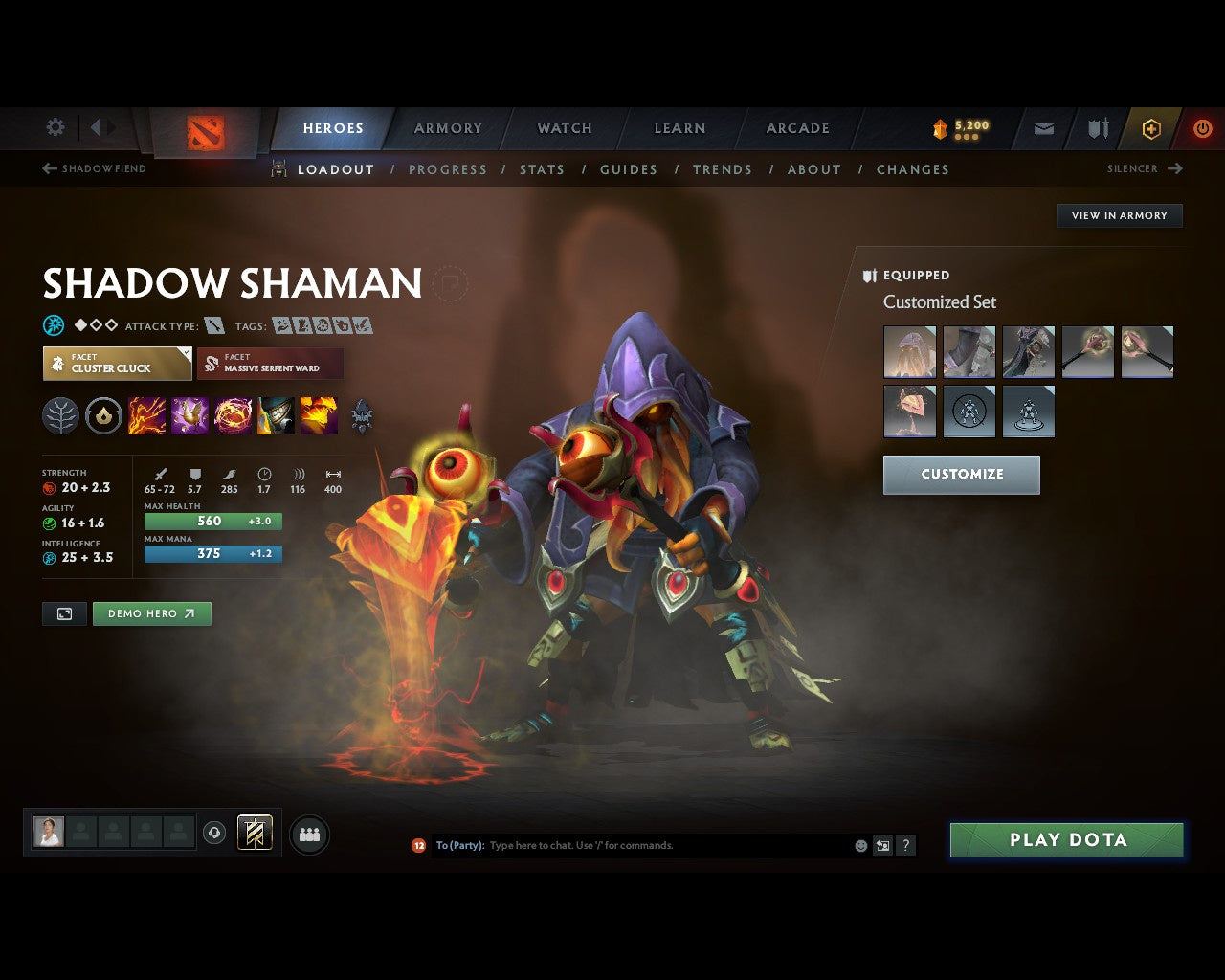Open the mail inbox icon
This screenshot has height=980, width=1225.
1042,127
